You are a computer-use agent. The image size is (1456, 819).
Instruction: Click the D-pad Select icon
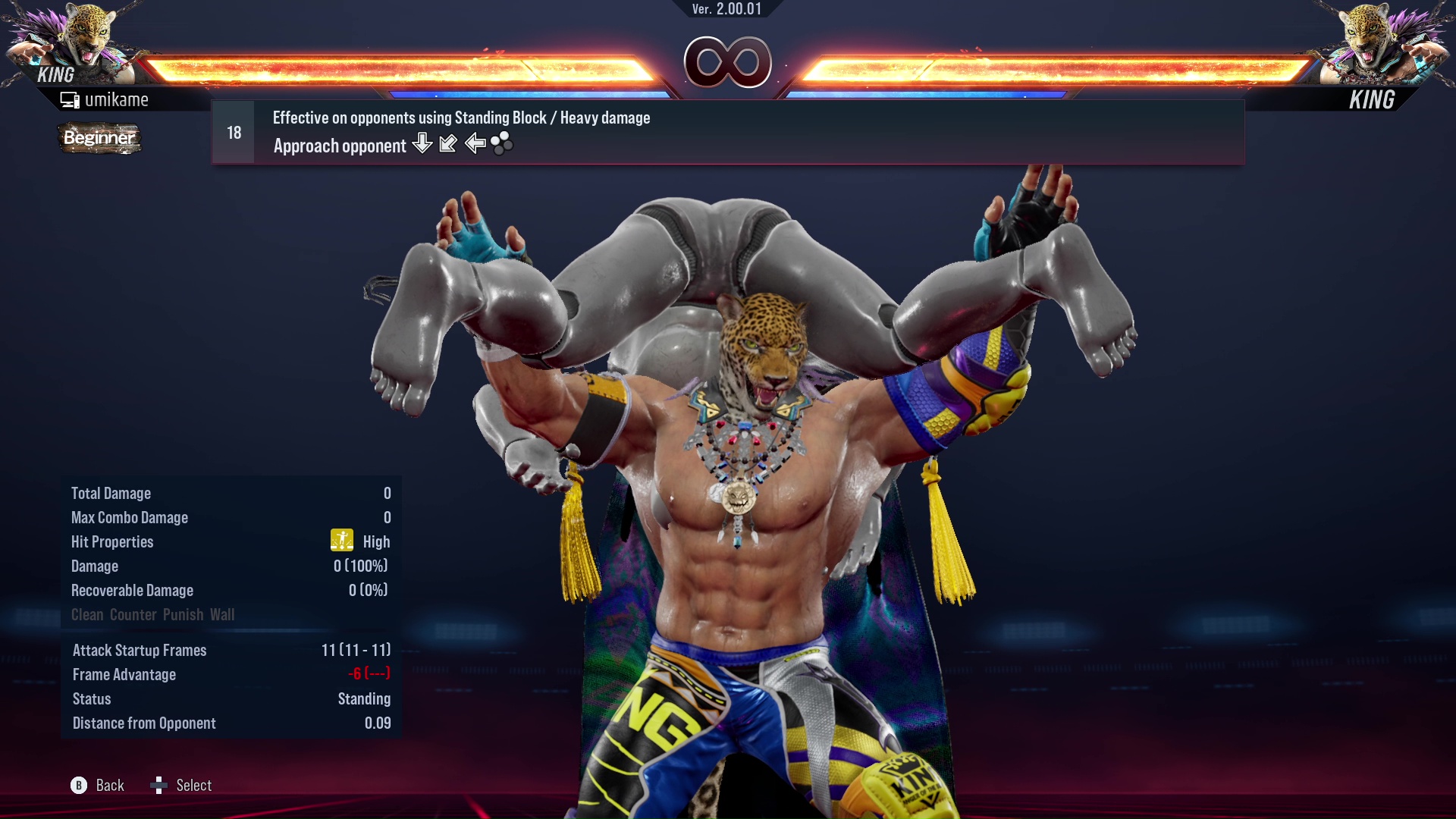click(160, 786)
